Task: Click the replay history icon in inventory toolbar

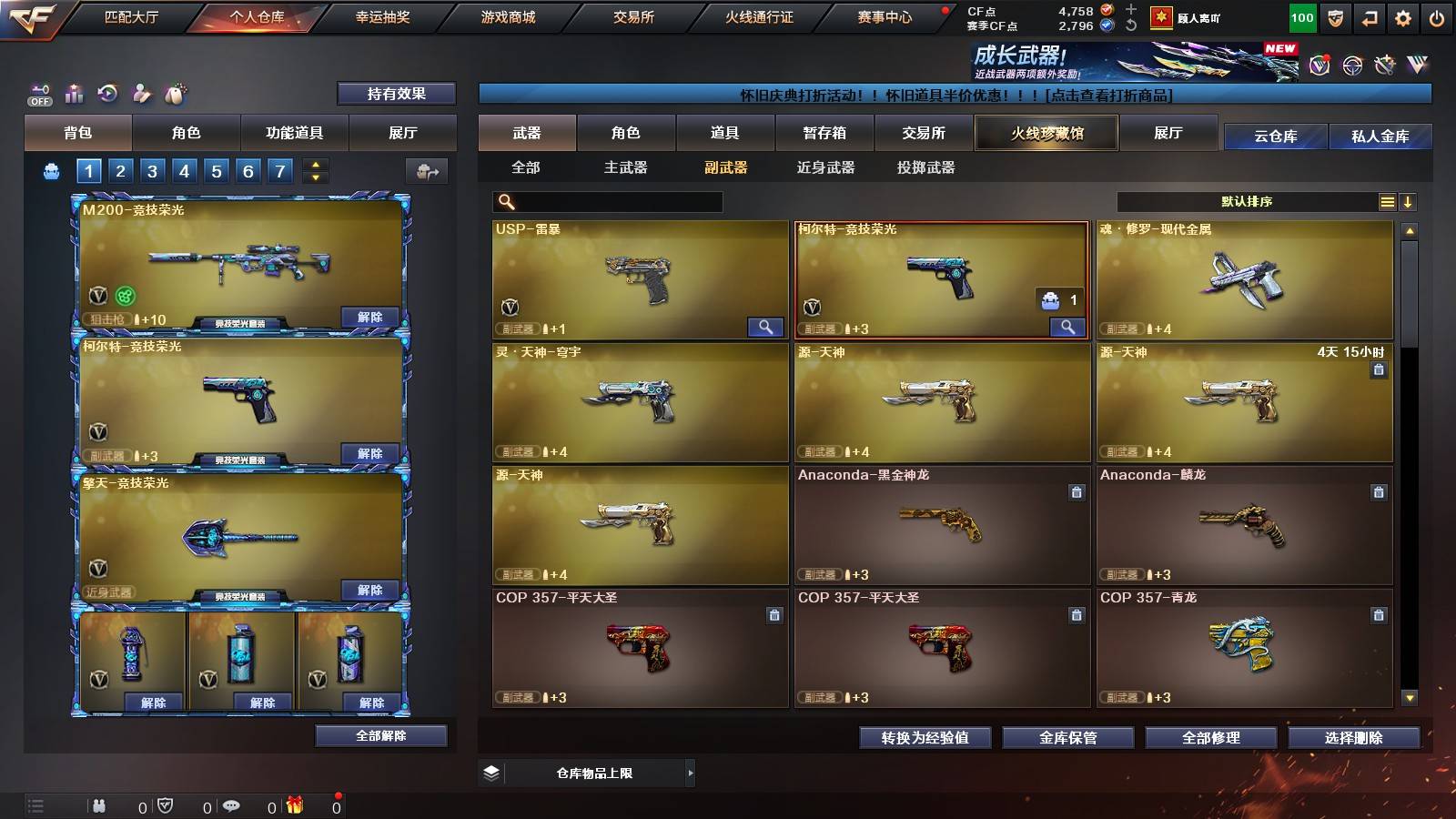Action: [x=106, y=95]
